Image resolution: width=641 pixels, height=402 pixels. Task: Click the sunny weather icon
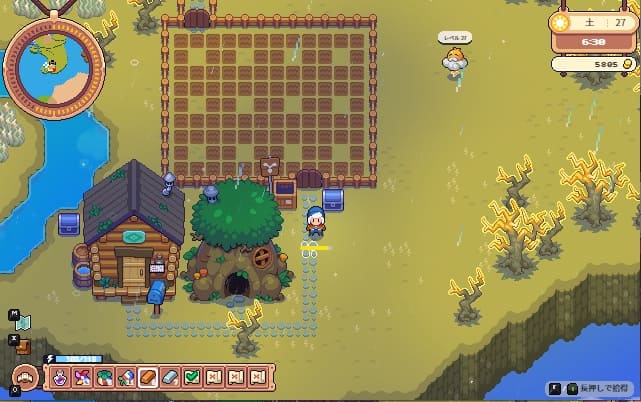[x=564, y=22]
